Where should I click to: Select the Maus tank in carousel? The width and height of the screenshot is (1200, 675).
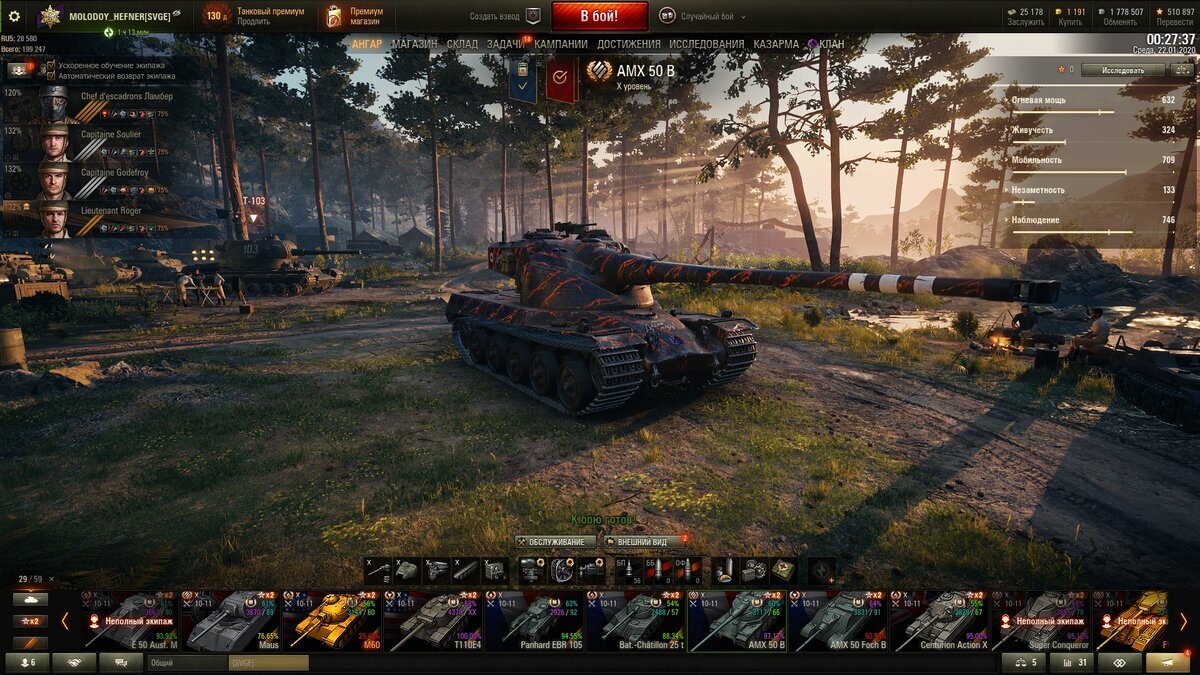[x=232, y=620]
